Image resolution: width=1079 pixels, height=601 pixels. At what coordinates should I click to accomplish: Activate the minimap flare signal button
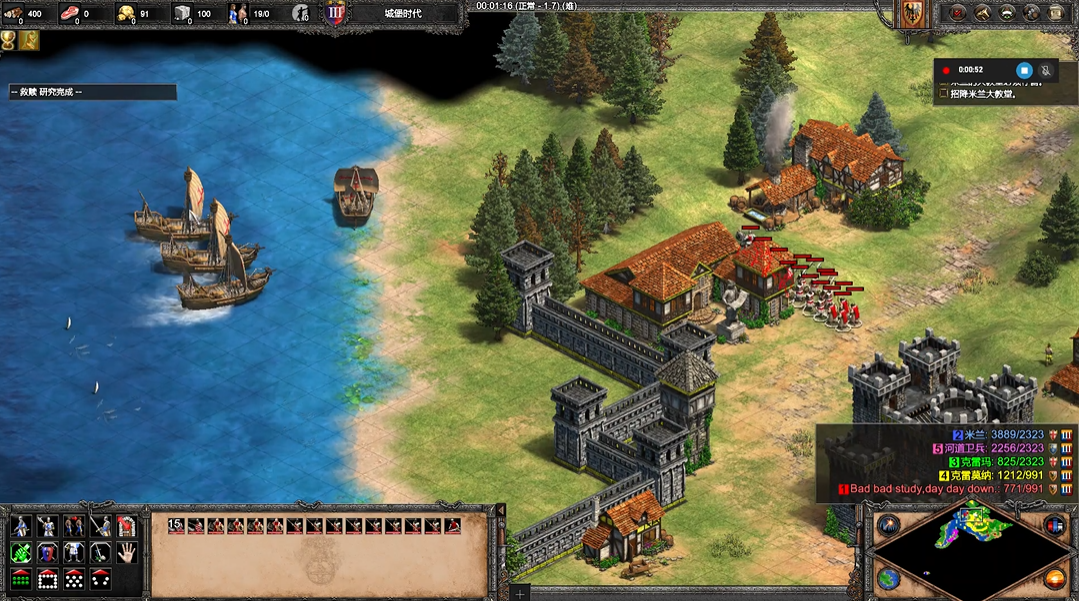pos(888,525)
